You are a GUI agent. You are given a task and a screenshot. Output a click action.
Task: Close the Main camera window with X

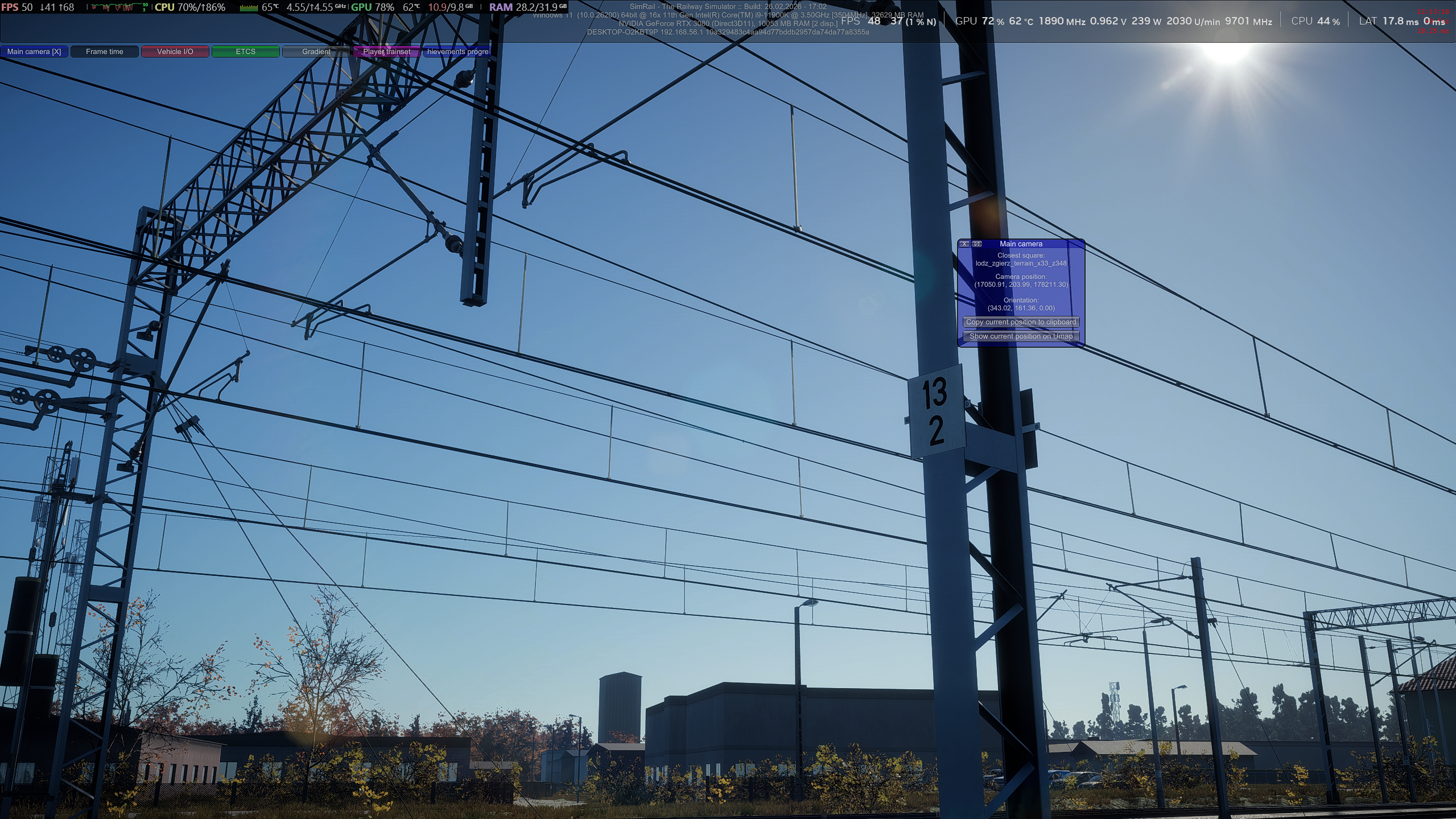tap(964, 244)
